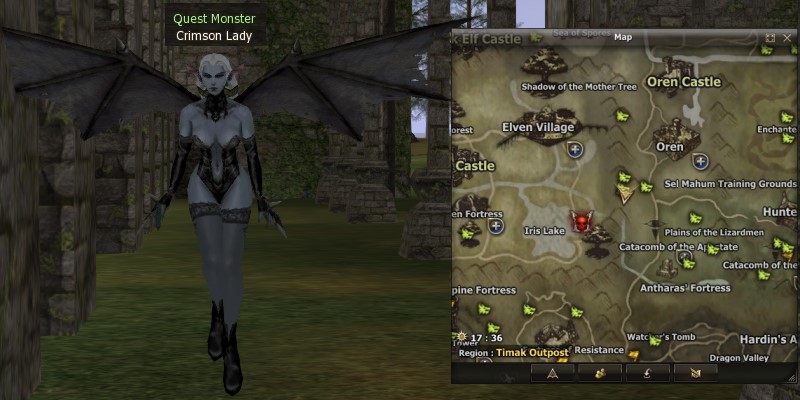
Task: Click the Crimson Lady name label
Action: pyautogui.click(x=214, y=36)
